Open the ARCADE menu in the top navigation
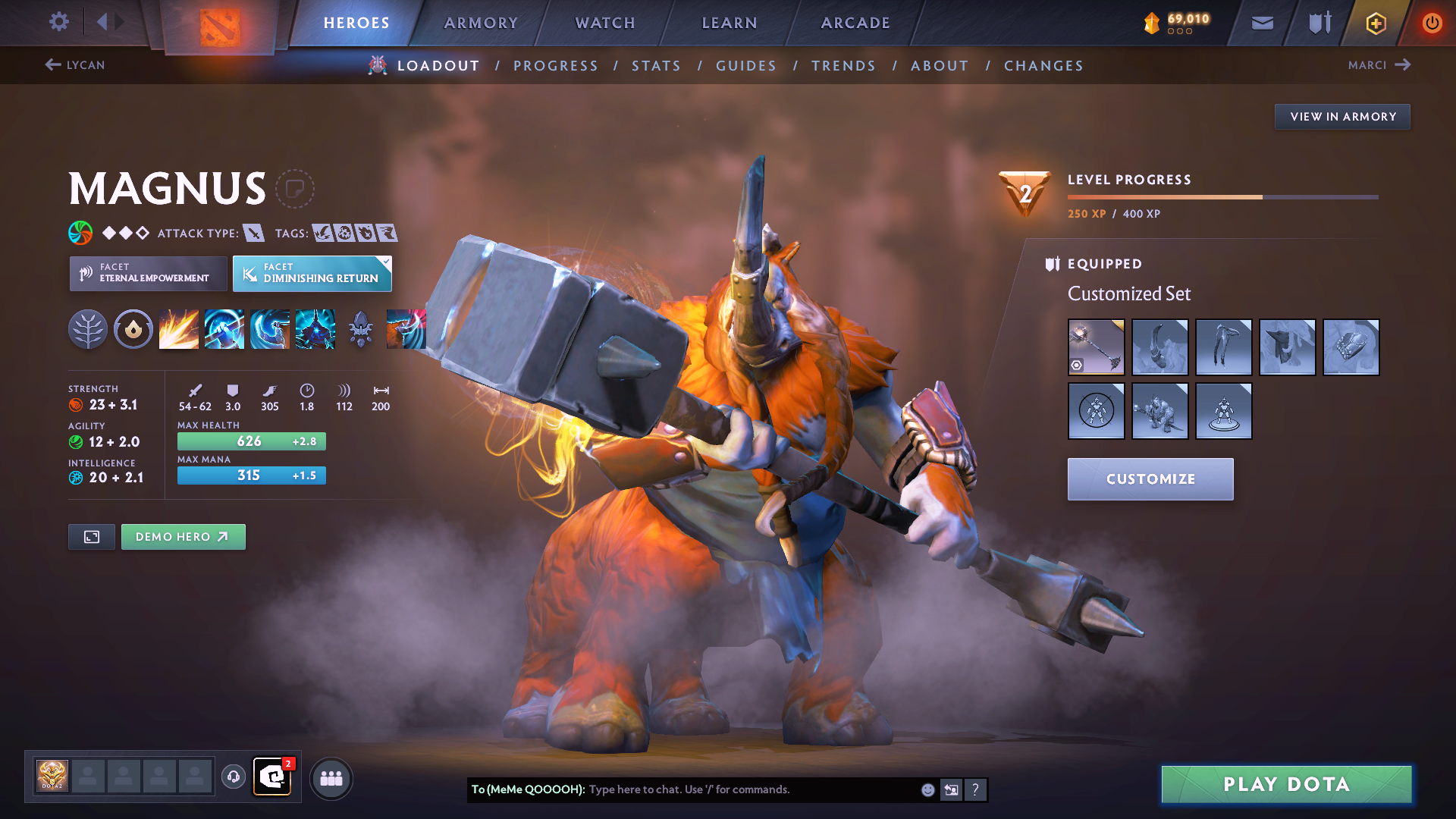Screen dimensions: 1456x819 [855, 23]
